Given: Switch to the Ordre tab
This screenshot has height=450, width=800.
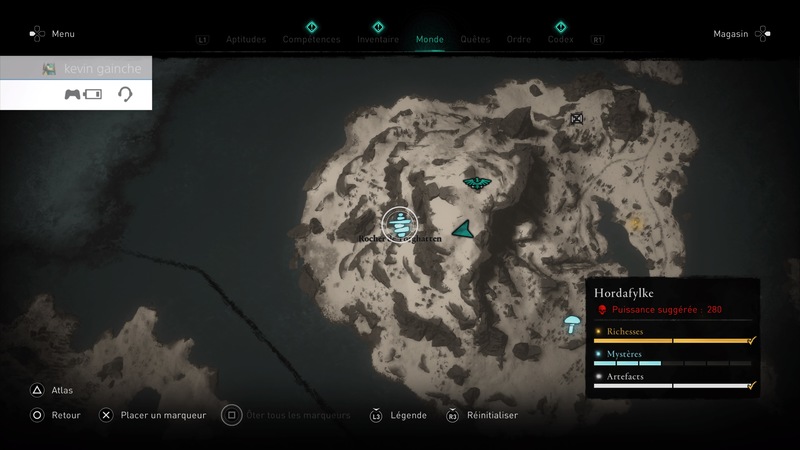Looking at the screenshot, I should point(519,40).
